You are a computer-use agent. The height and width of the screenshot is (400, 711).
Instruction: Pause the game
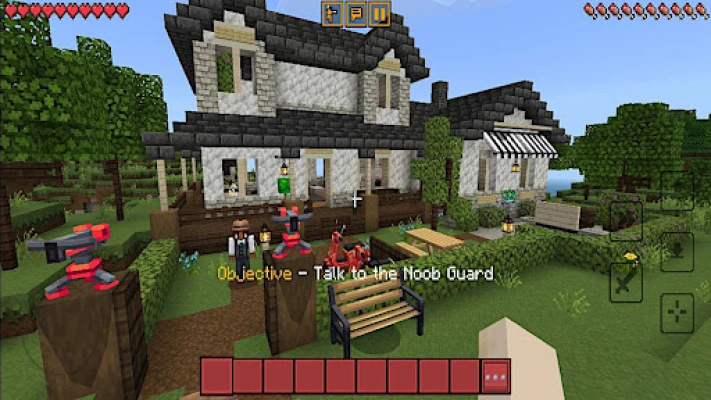pos(379,14)
